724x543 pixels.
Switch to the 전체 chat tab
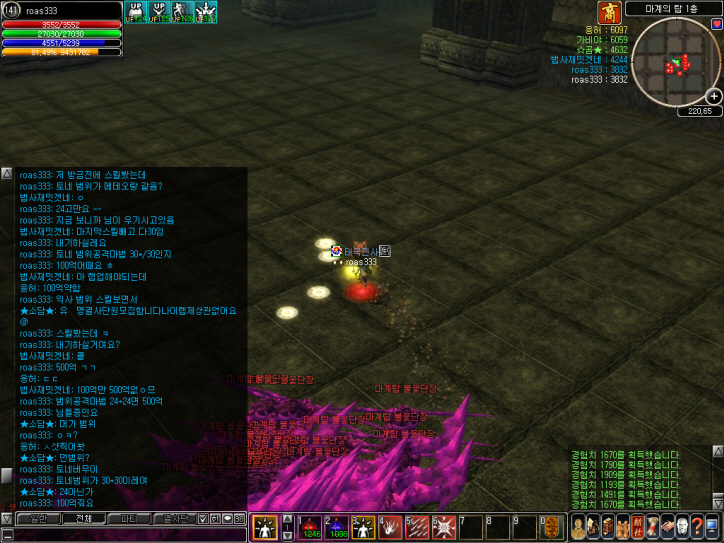[83, 519]
